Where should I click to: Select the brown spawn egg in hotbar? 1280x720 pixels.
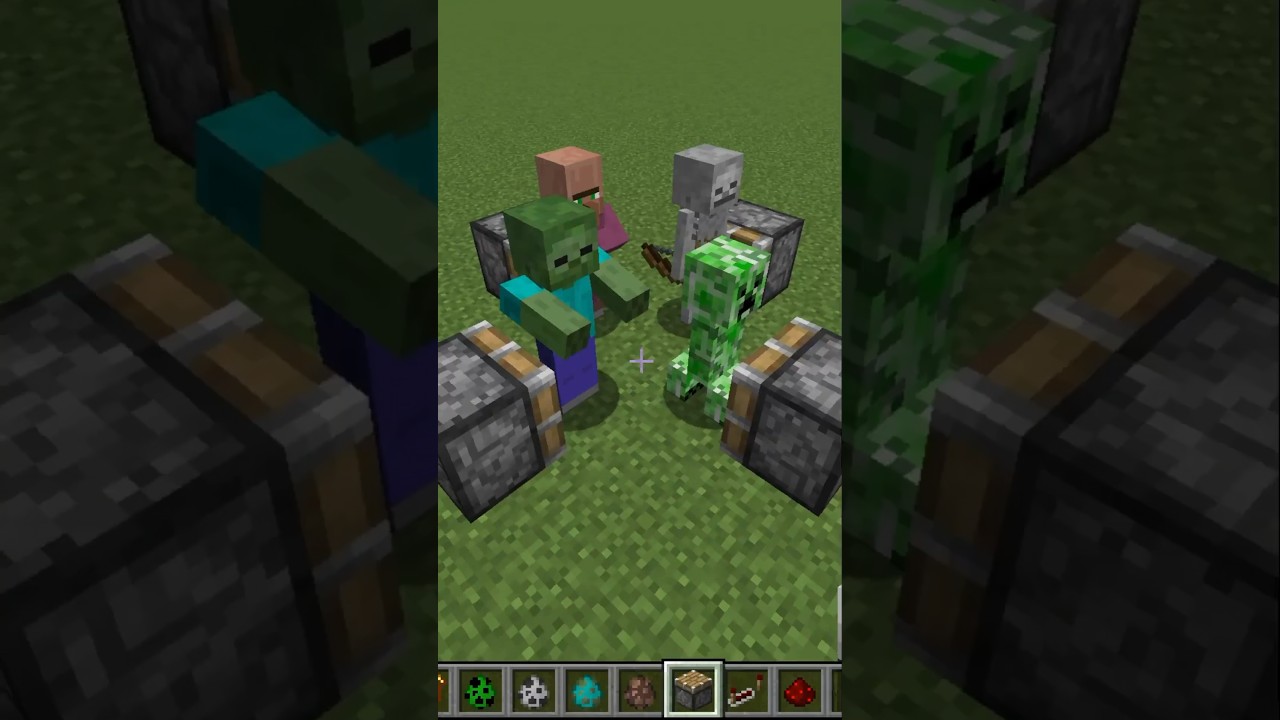pos(640,690)
